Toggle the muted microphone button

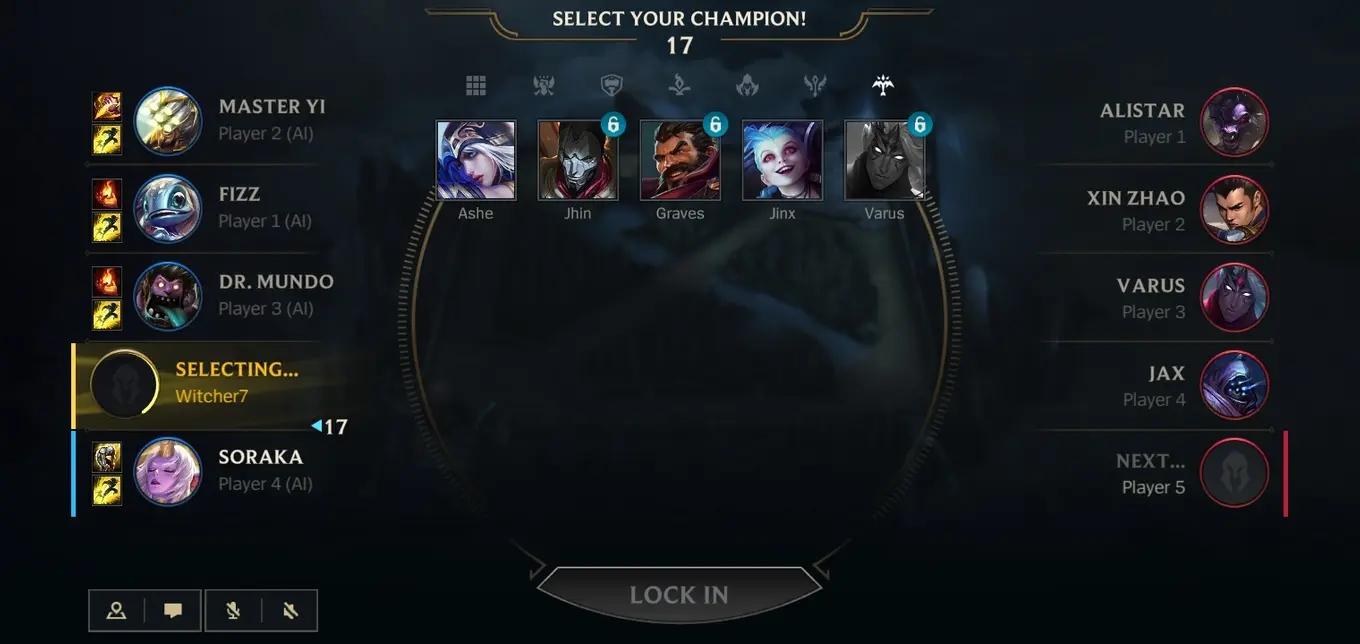[233, 610]
